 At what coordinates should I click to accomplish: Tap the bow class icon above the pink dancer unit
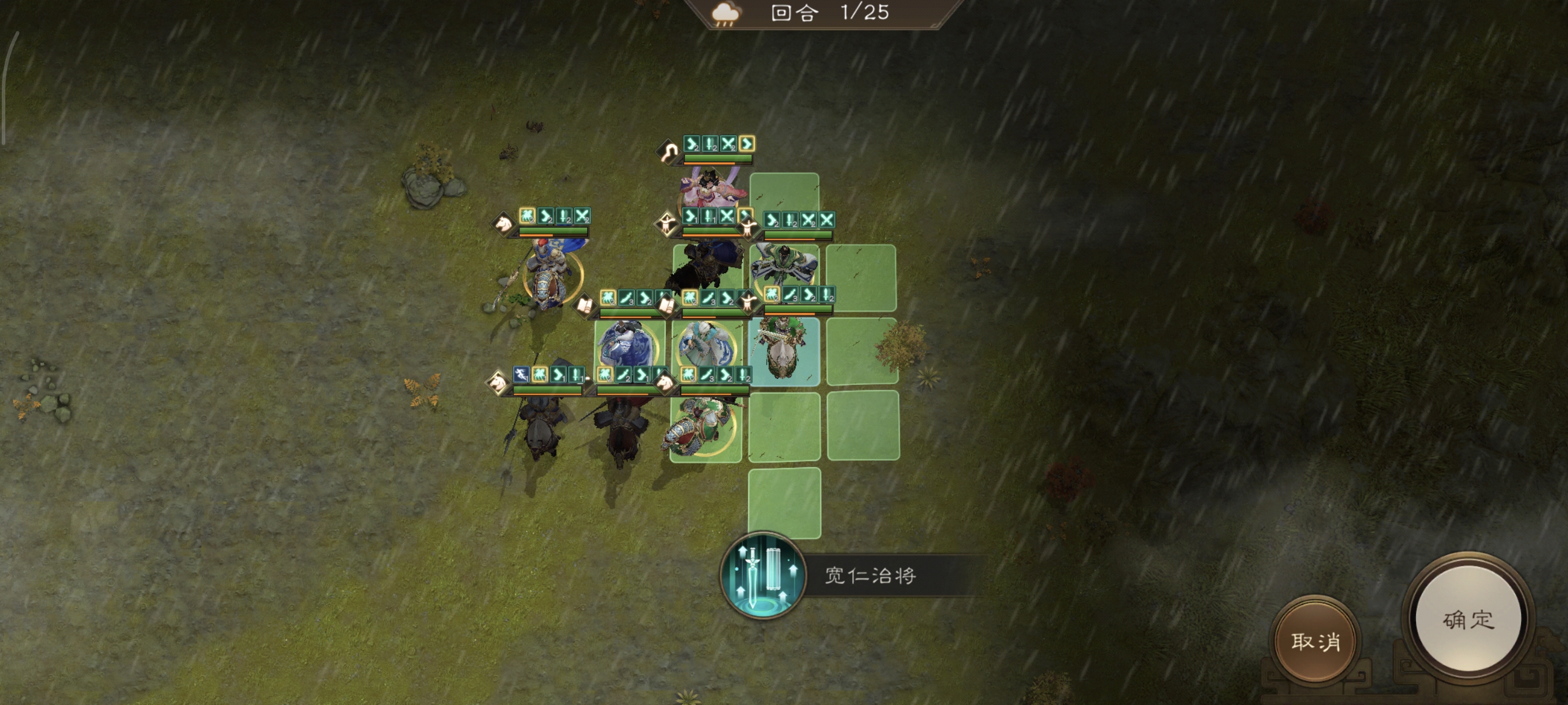pos(668,152)
